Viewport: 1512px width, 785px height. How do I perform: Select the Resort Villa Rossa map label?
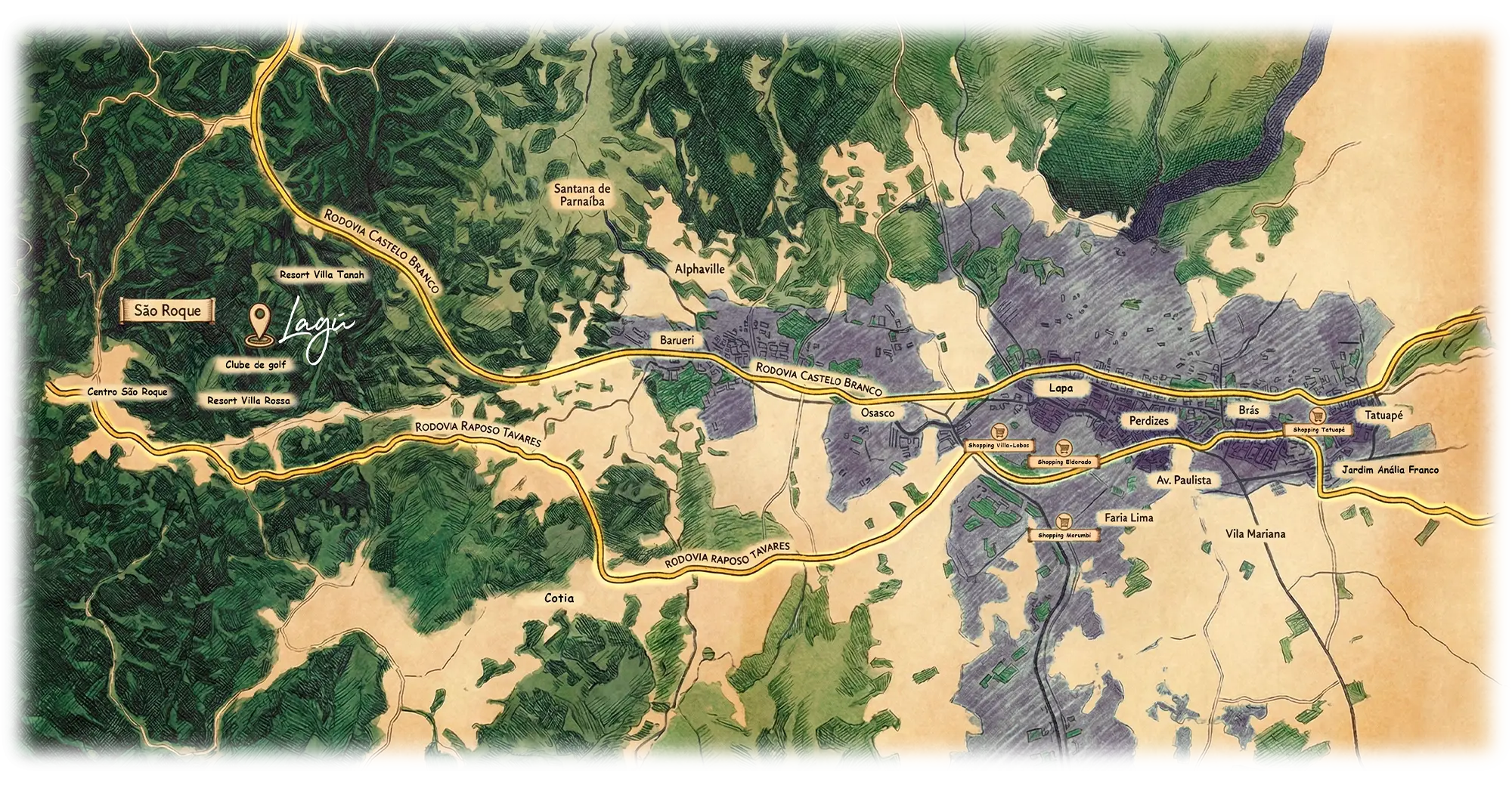pyautogui.click(x=248, y=400)
